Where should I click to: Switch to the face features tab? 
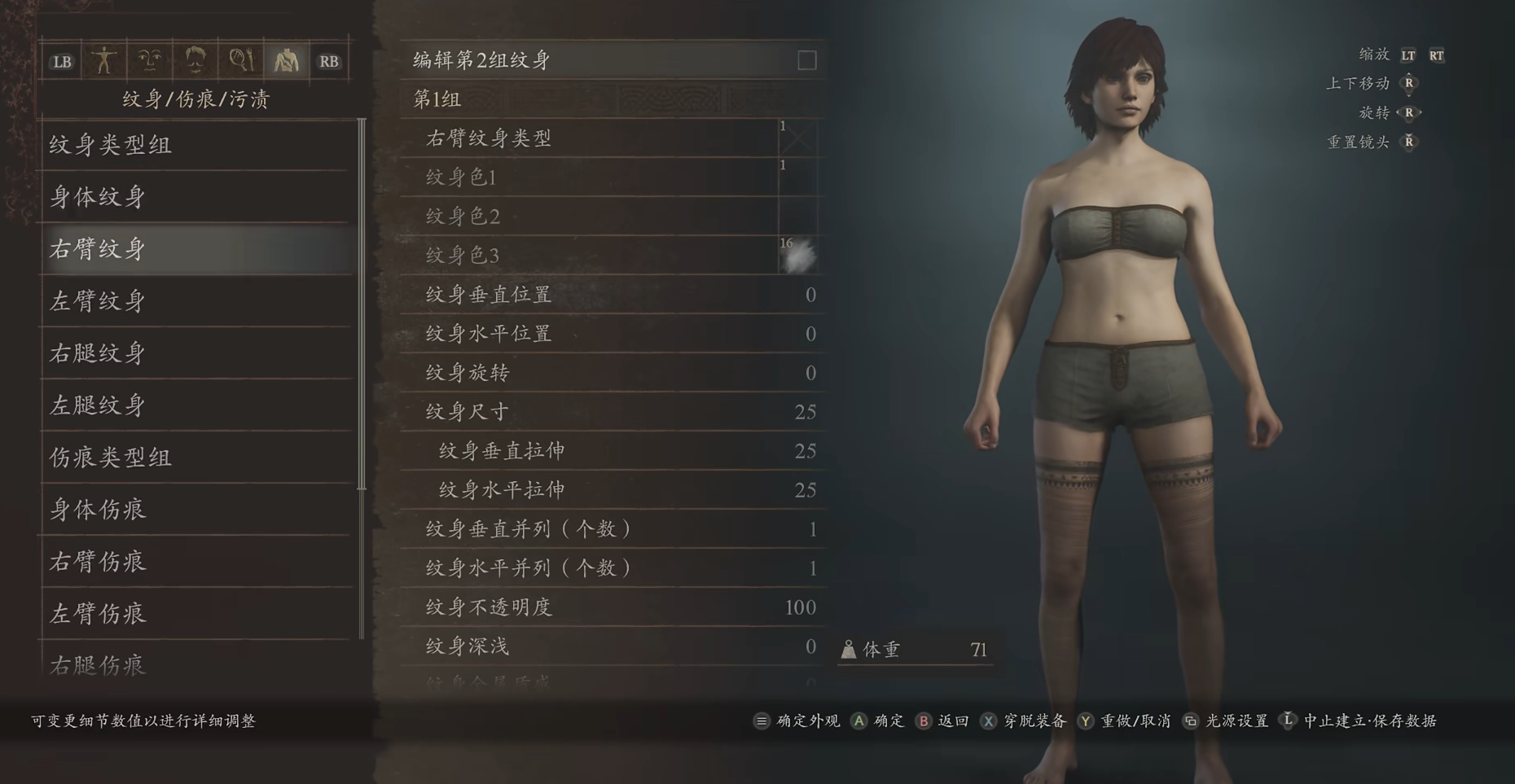click(x=150, y=61)
